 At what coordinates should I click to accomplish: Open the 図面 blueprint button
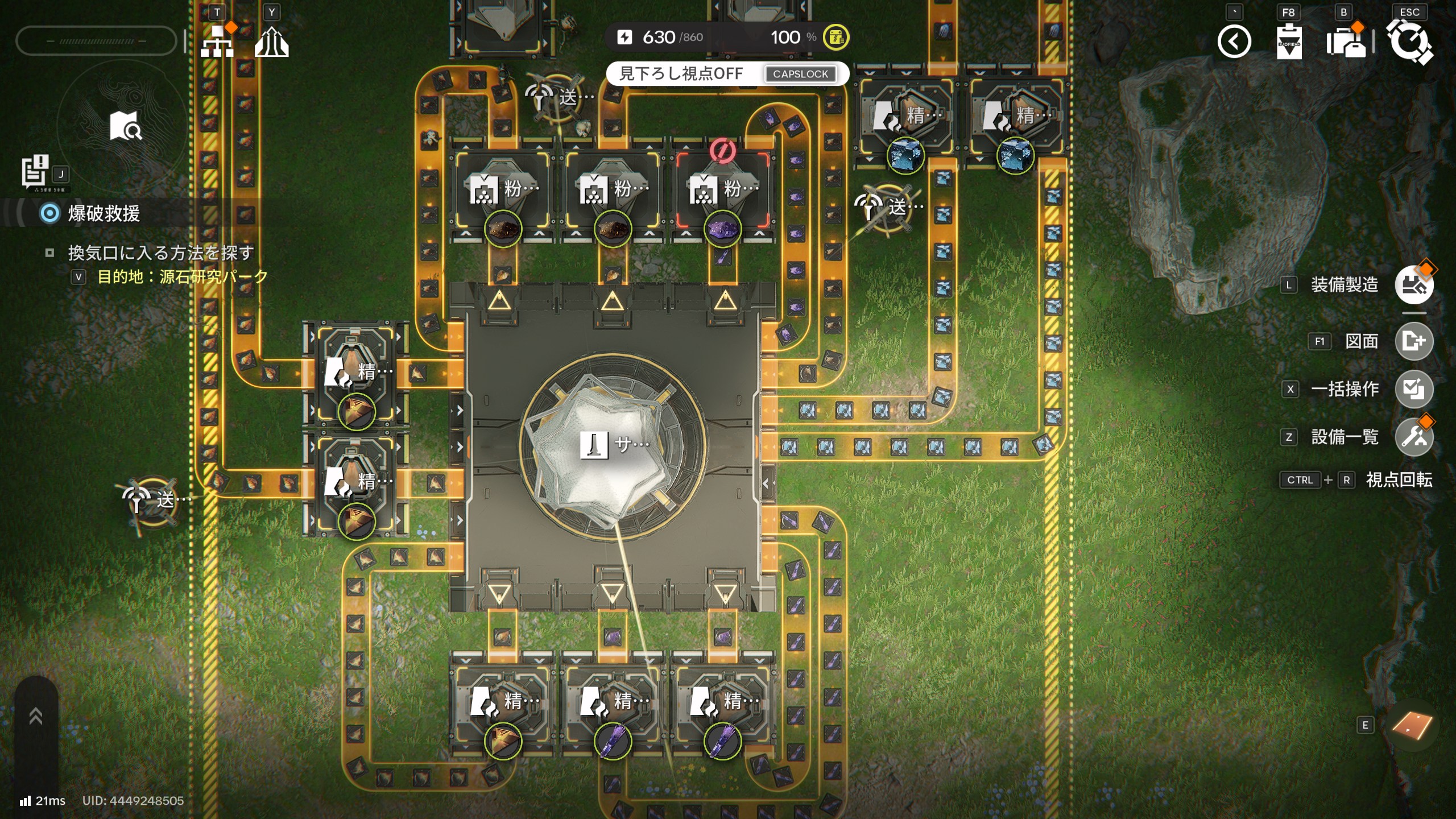tap(1413, 341)
